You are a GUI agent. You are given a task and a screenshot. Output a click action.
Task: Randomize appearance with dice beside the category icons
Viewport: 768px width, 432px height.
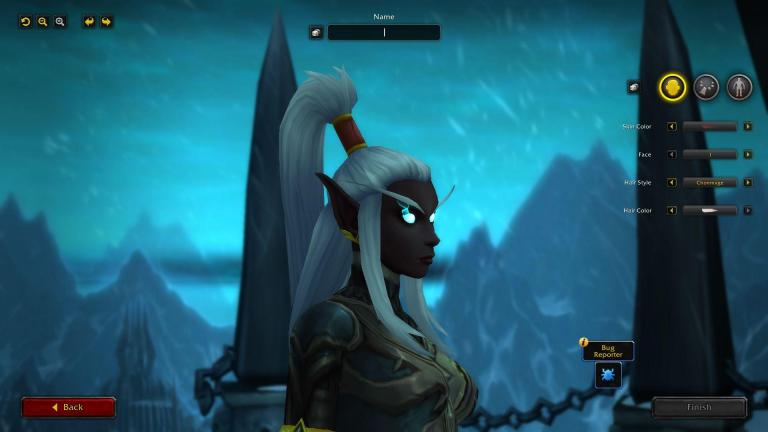coord(633,87)
